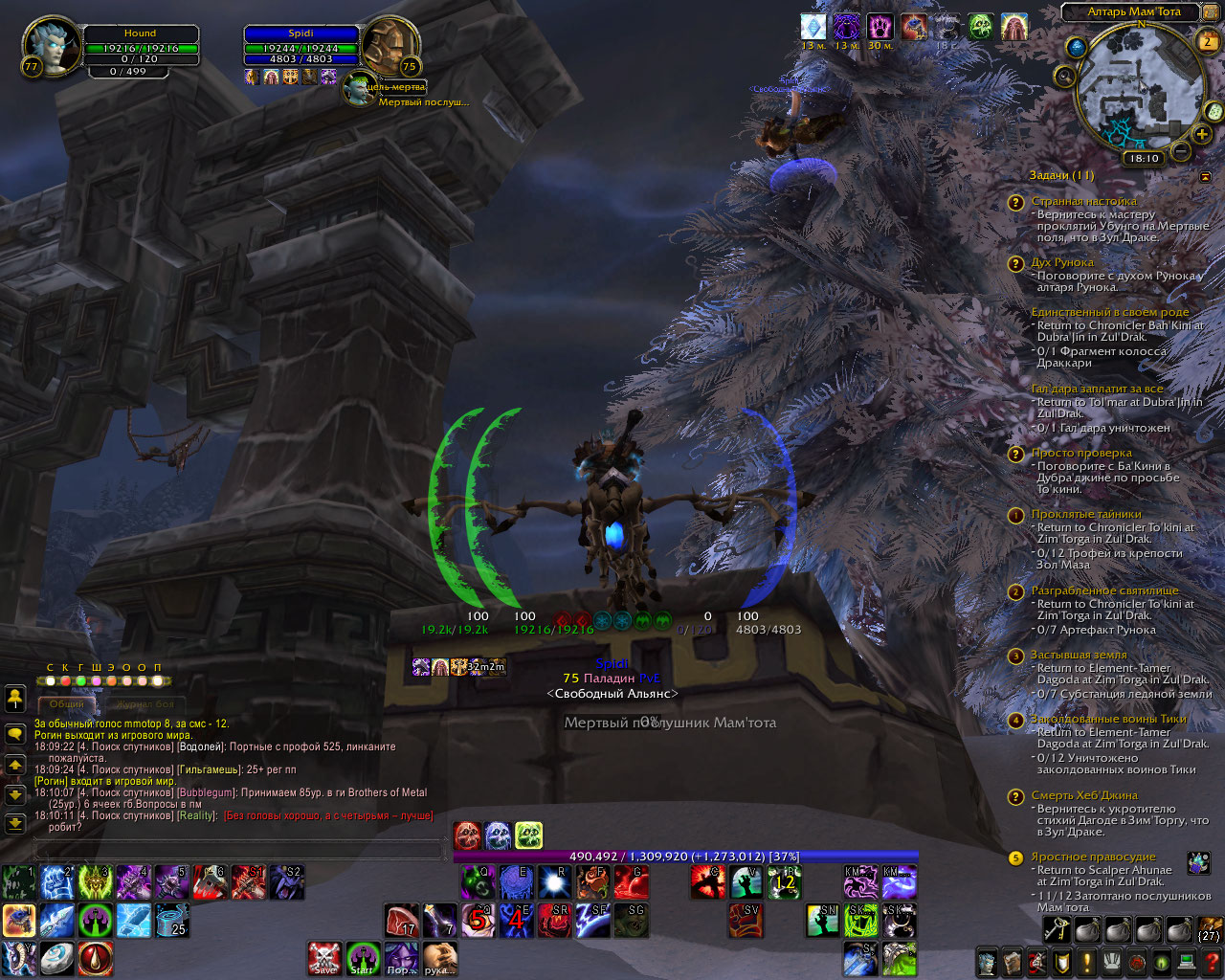Zoom in the minimap with the plus button

click(1202, 134)
